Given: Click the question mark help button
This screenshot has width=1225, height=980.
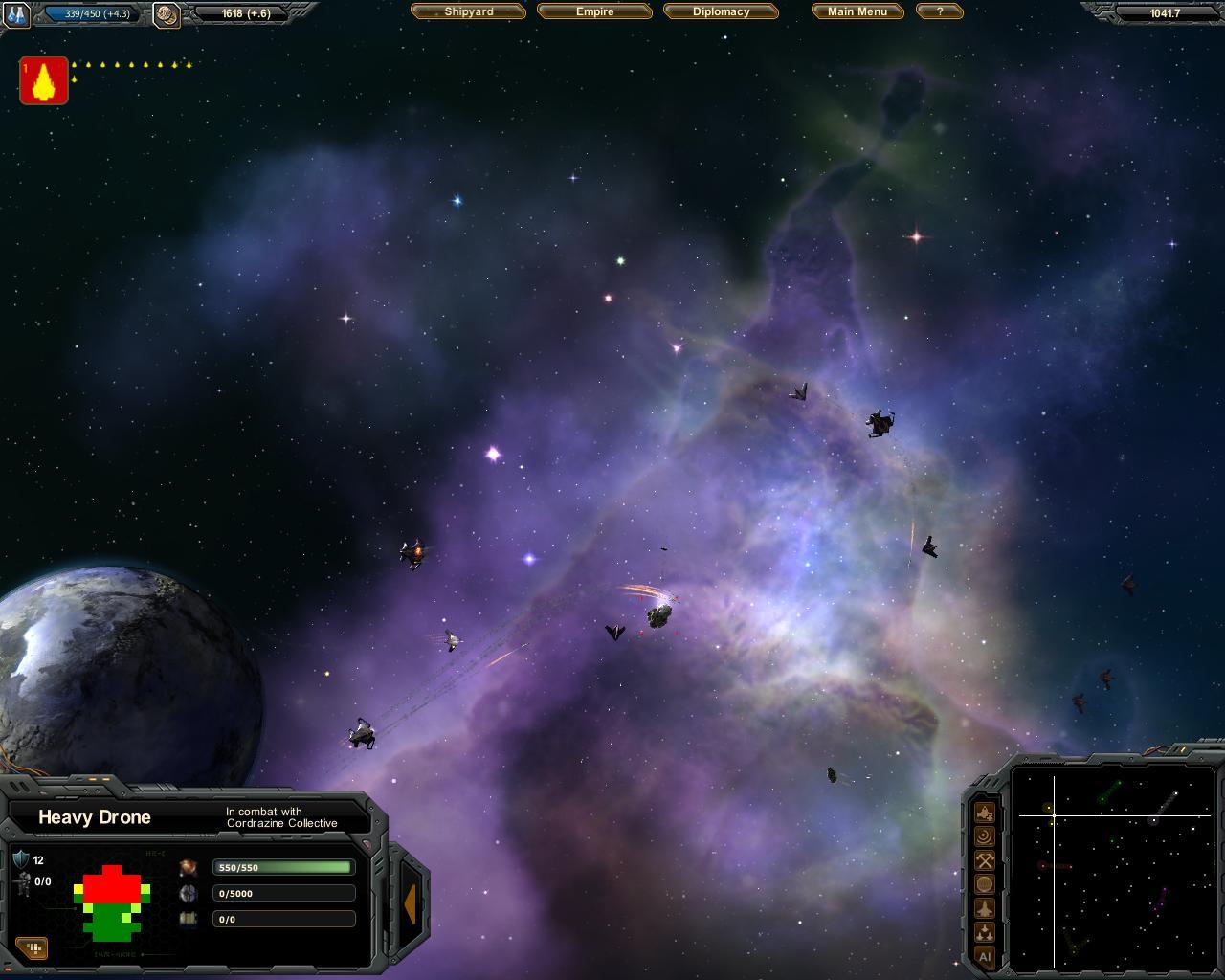Looking at the screenshot, I should pyautogui.click(x=939, y=11).
